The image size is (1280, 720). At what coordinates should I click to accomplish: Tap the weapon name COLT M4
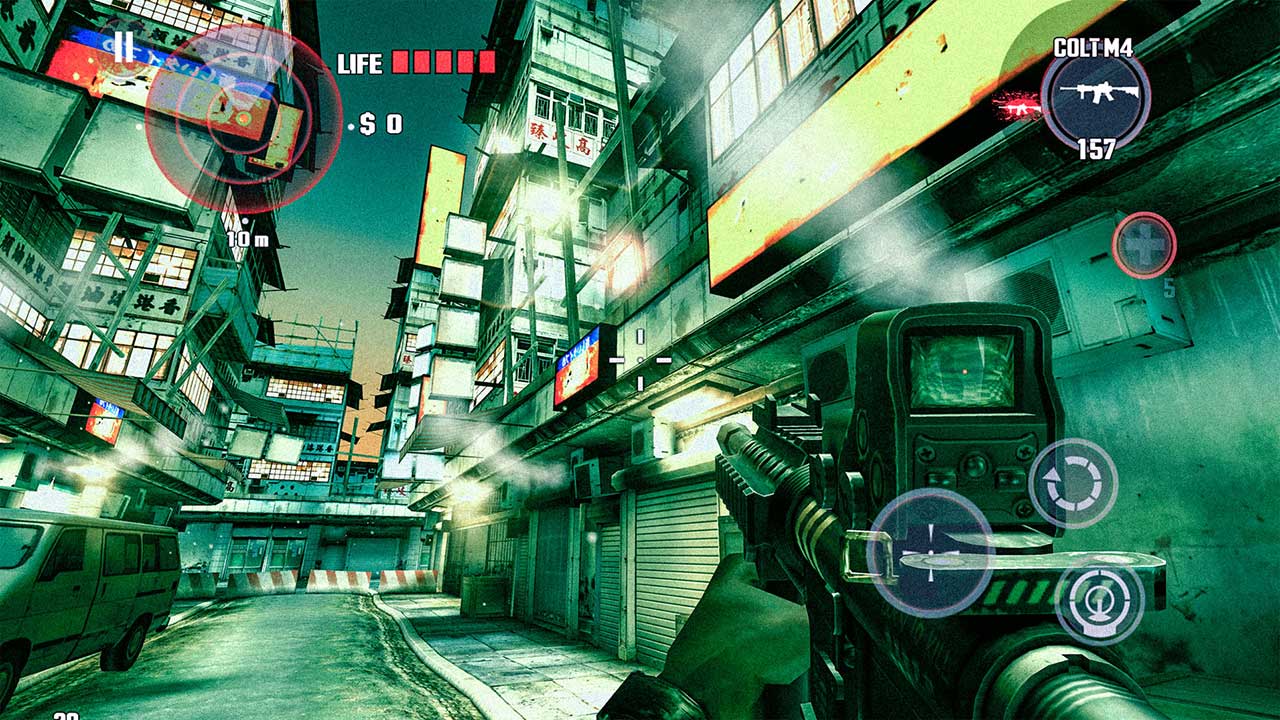coord(1096,45)
